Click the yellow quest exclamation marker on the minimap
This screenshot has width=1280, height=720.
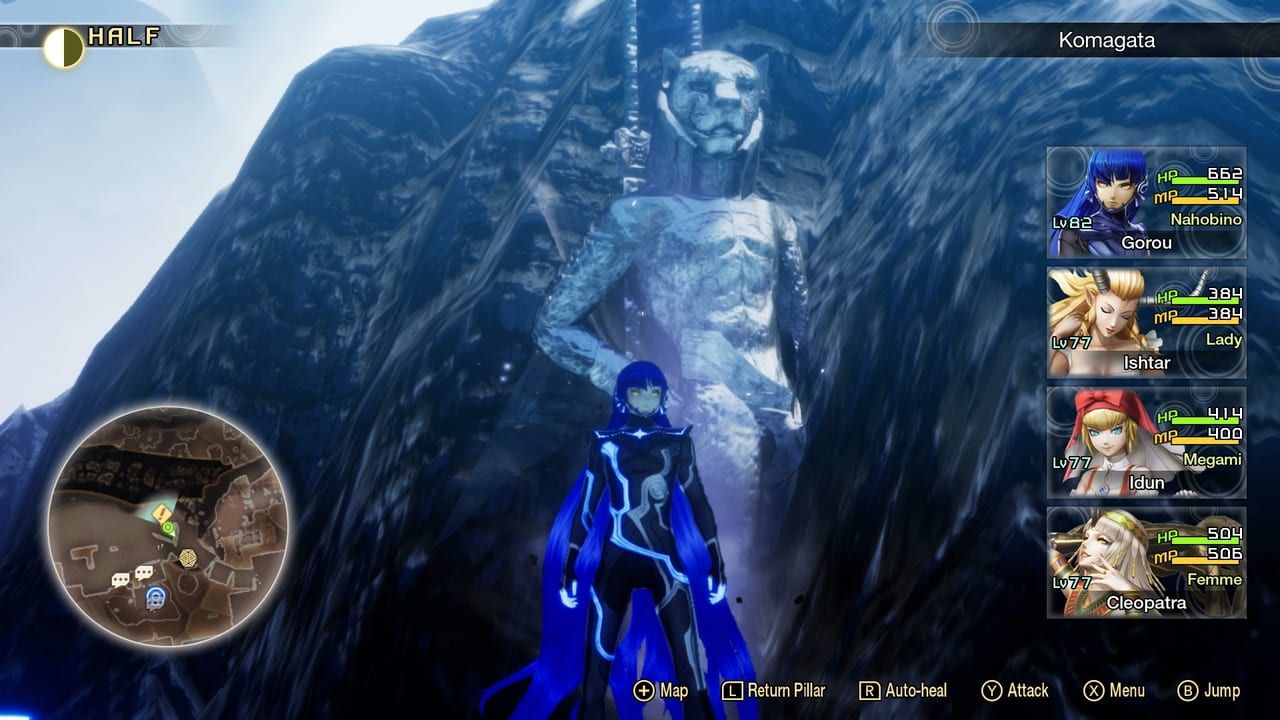click(160, 512)
